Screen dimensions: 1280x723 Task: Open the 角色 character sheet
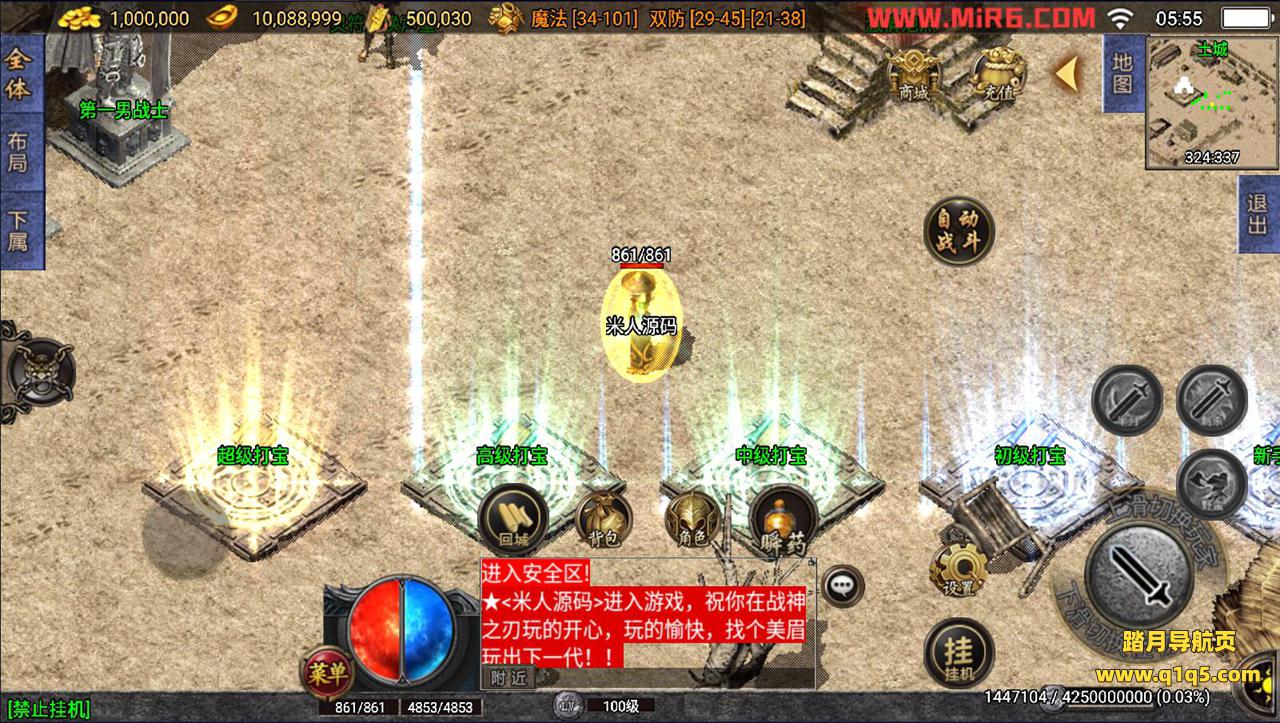pyautogui.click(x=692, y=519)
